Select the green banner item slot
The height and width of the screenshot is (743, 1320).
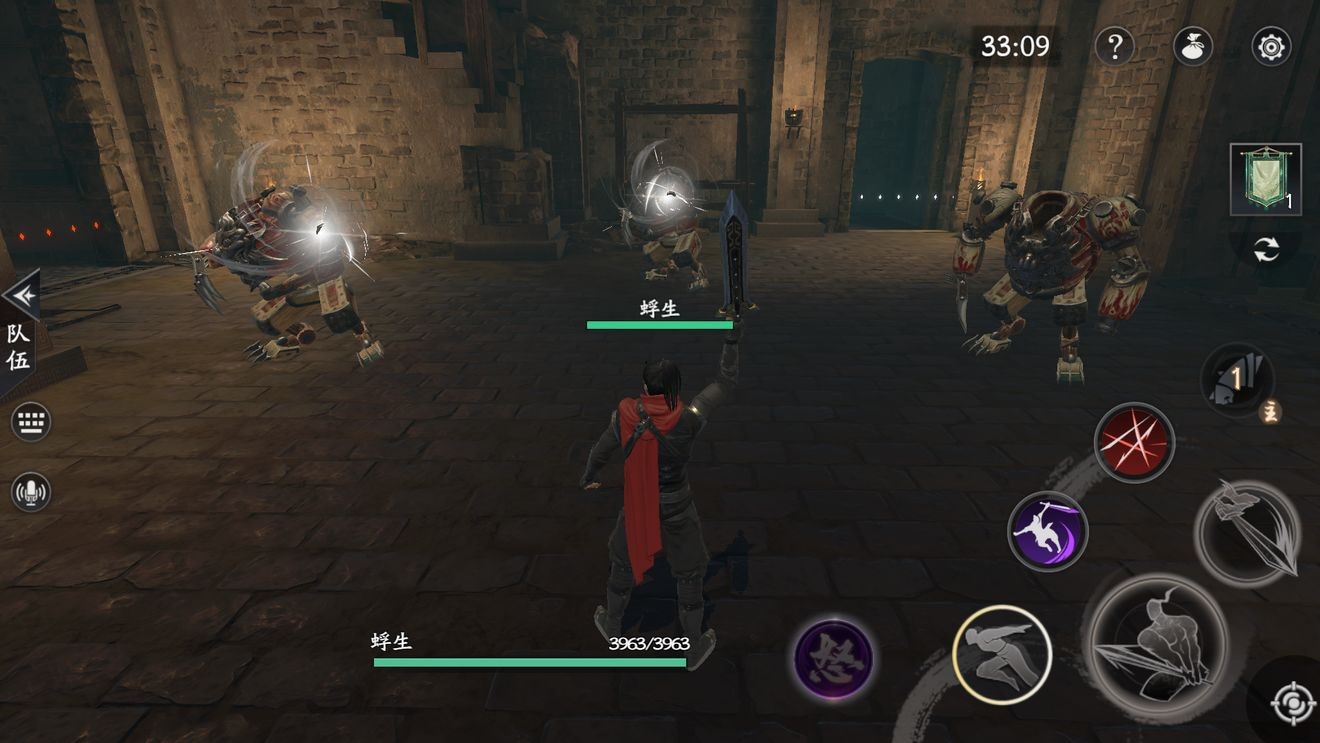[x=1265, y=179]
